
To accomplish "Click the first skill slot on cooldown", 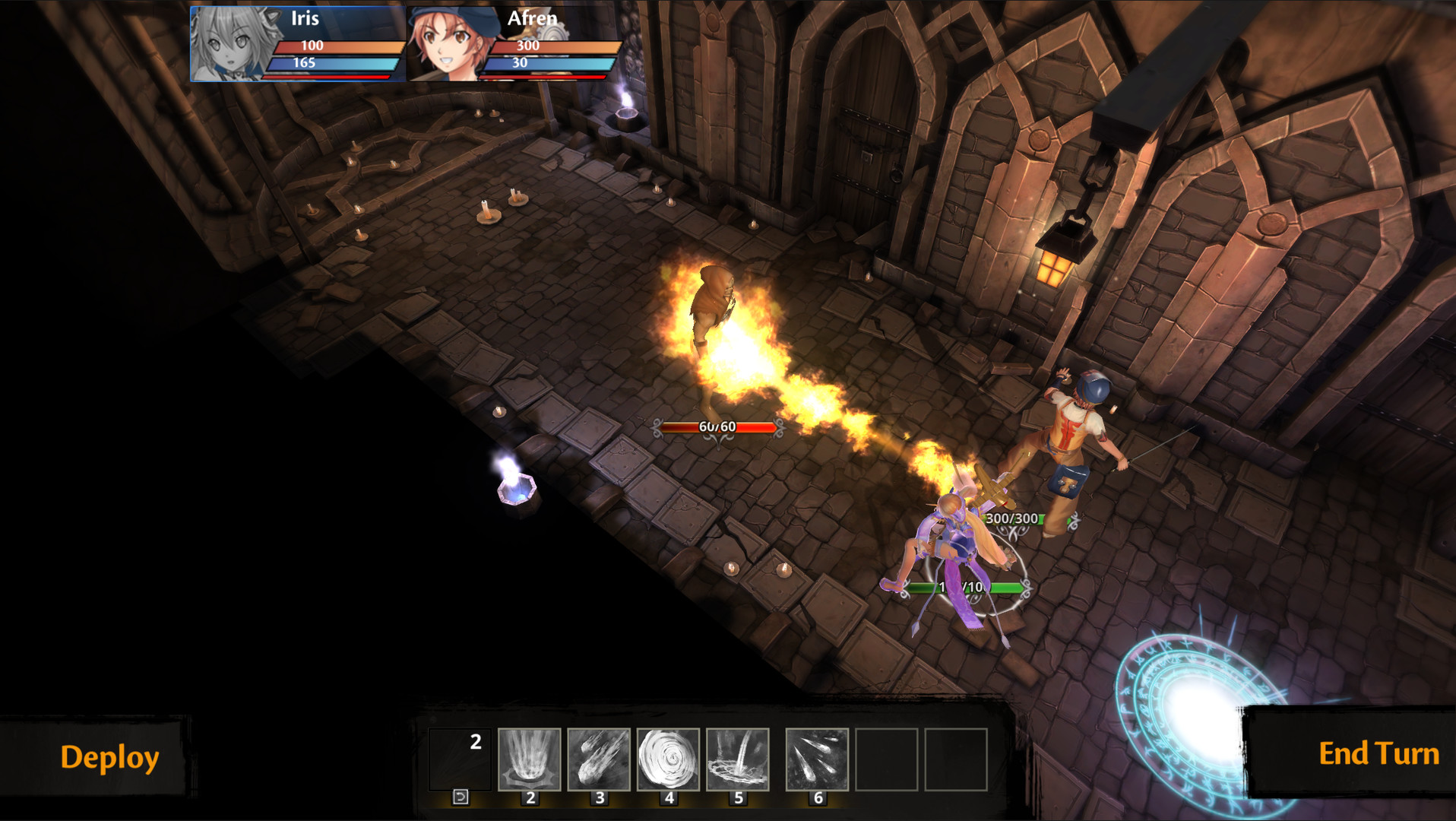I will tap(460, 759).
